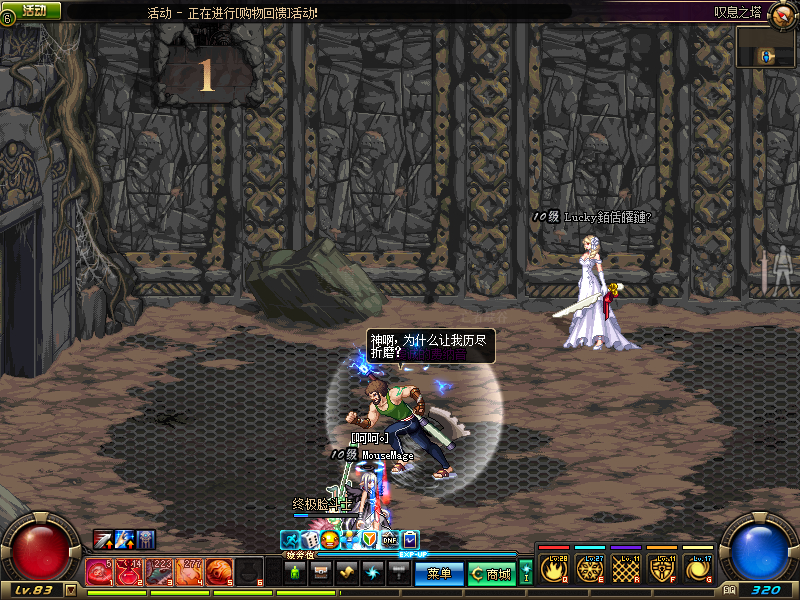Use the orange orb in quick slot 5

point(219,572)
